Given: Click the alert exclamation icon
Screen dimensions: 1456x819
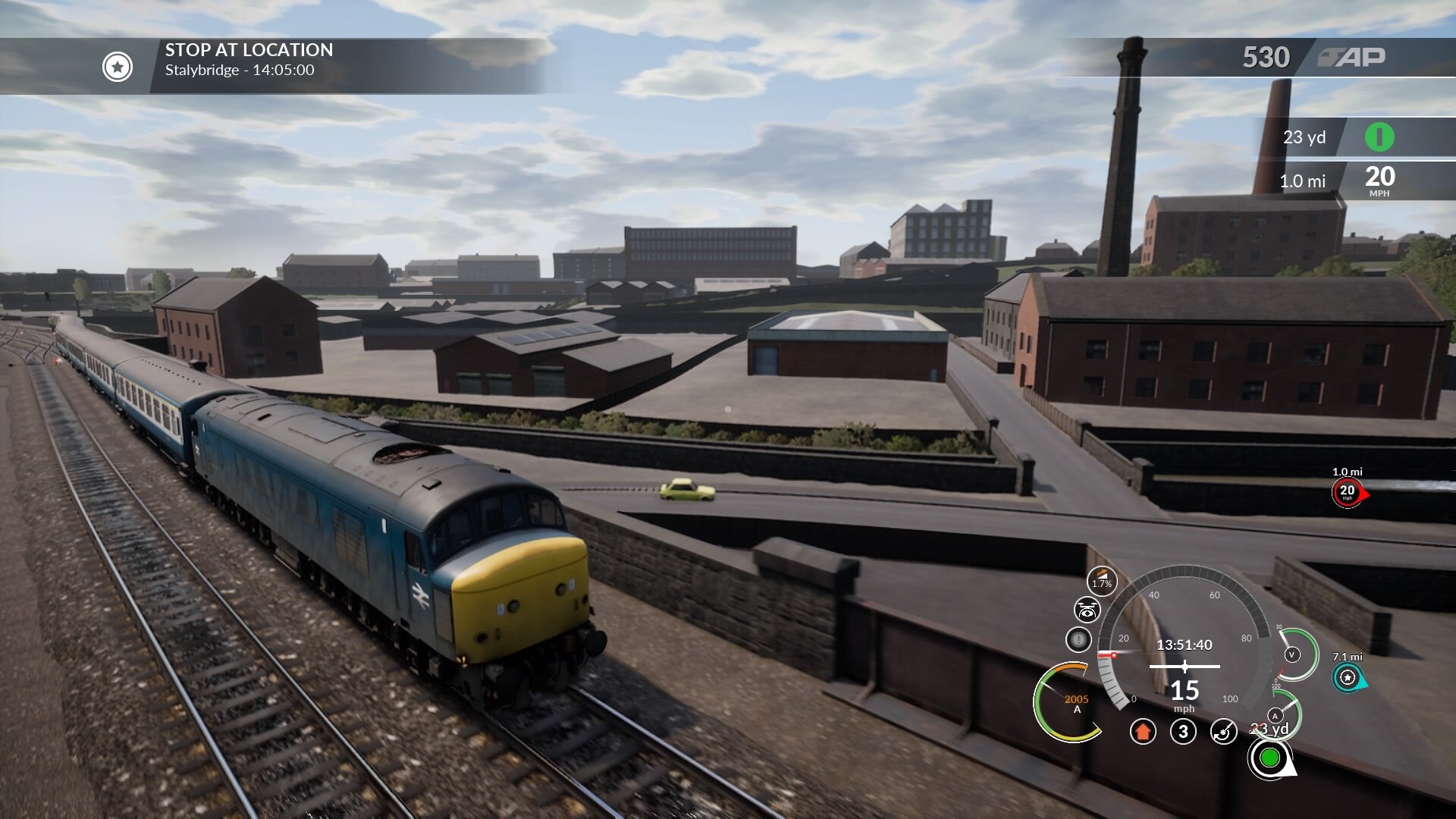Looking at the screenshot, I should tap(1079, 639).
